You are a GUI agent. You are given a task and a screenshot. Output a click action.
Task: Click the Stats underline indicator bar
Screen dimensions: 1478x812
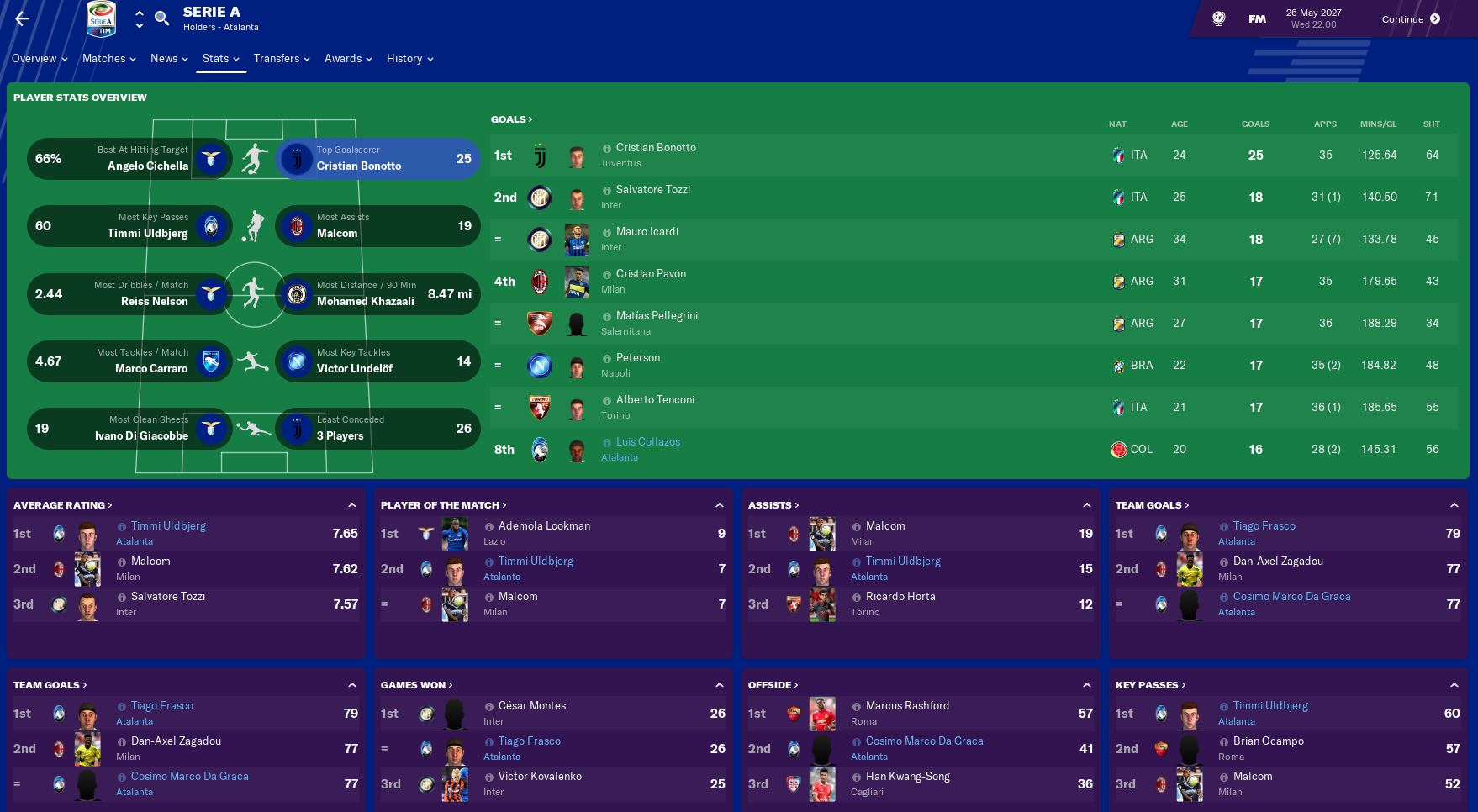(x=220, y=72)
